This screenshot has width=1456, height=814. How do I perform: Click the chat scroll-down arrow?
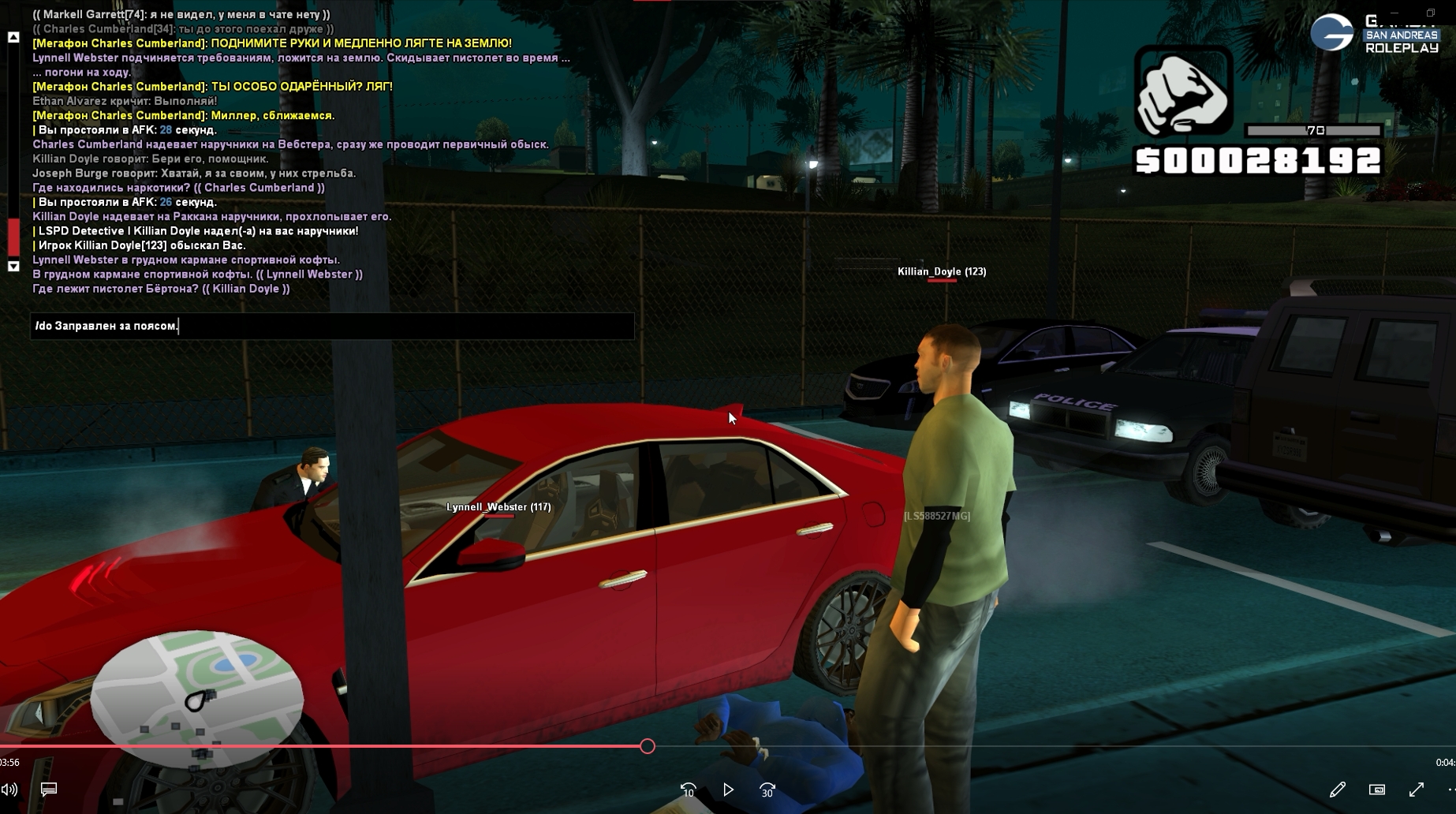tap(13, 267)
